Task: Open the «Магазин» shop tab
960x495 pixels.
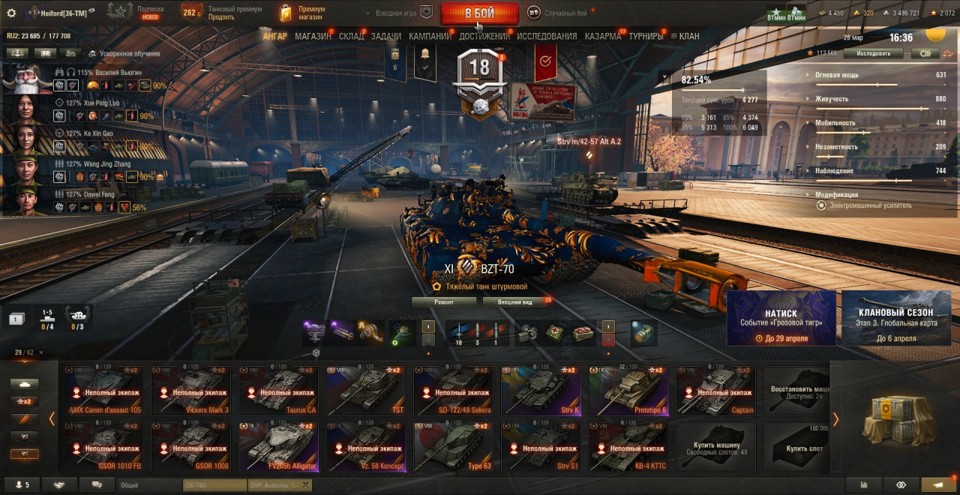Action: tap(313, 37)
